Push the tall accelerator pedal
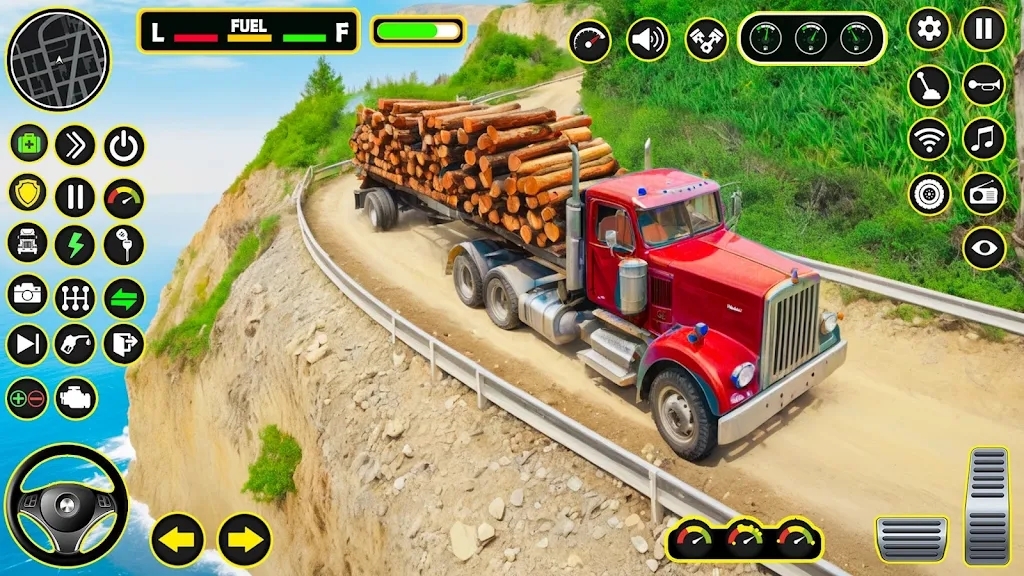1024x576 pixels. click(x=987, y=505)
